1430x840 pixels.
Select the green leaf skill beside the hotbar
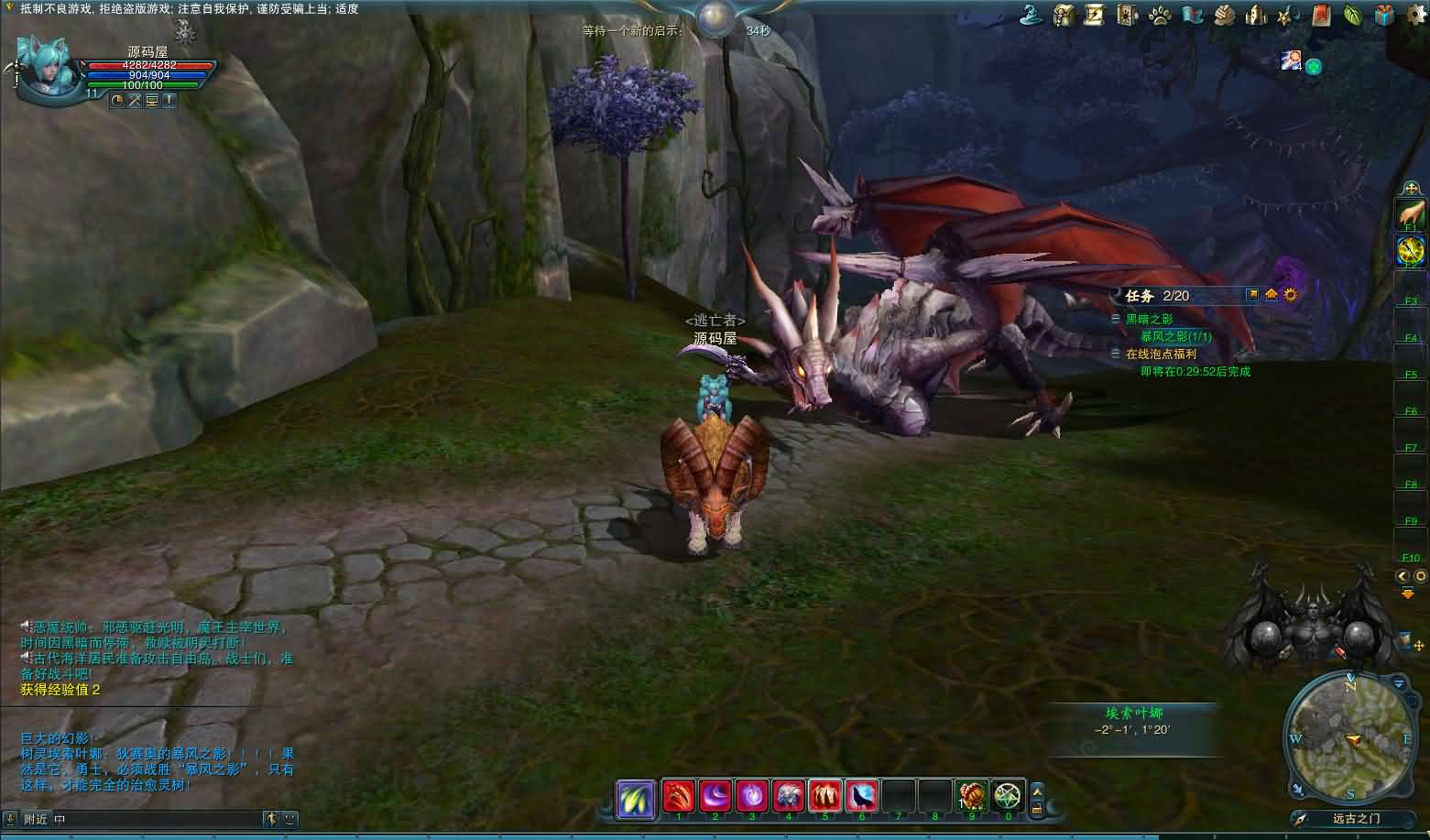point(636,797)
